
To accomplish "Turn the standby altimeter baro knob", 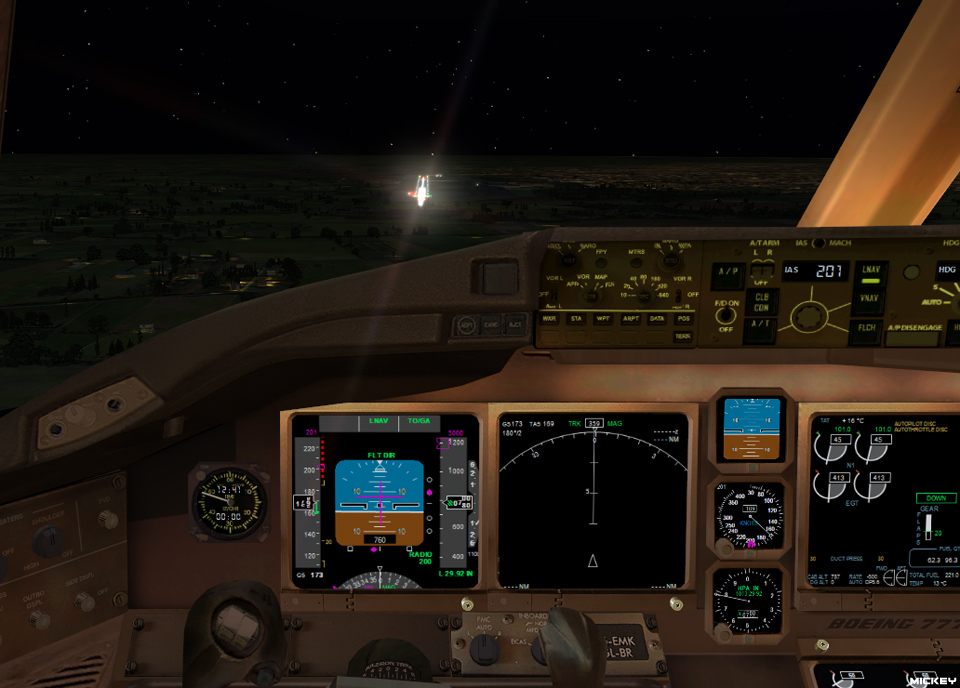I will pyautogui.click(x=724, y=632).
